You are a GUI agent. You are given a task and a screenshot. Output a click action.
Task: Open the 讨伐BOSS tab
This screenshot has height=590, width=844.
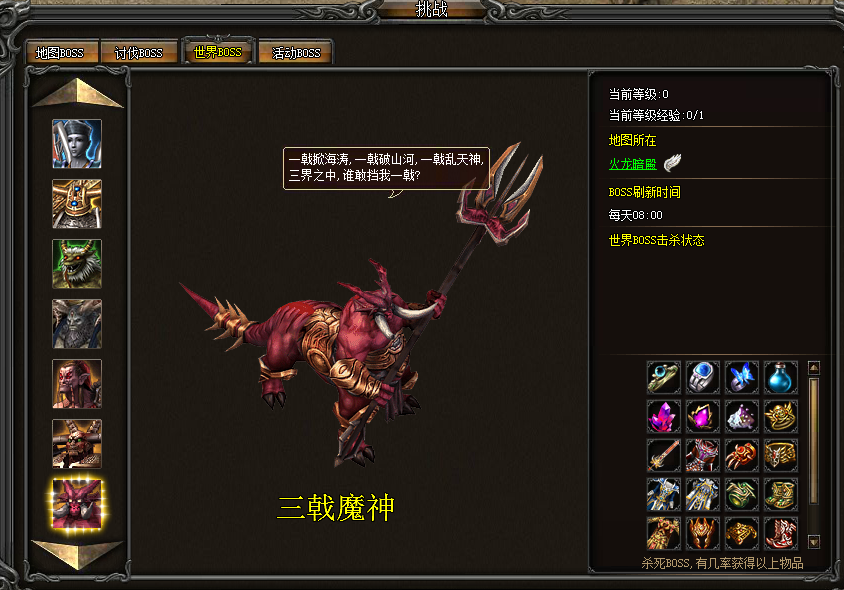click(x=139, y=53)
